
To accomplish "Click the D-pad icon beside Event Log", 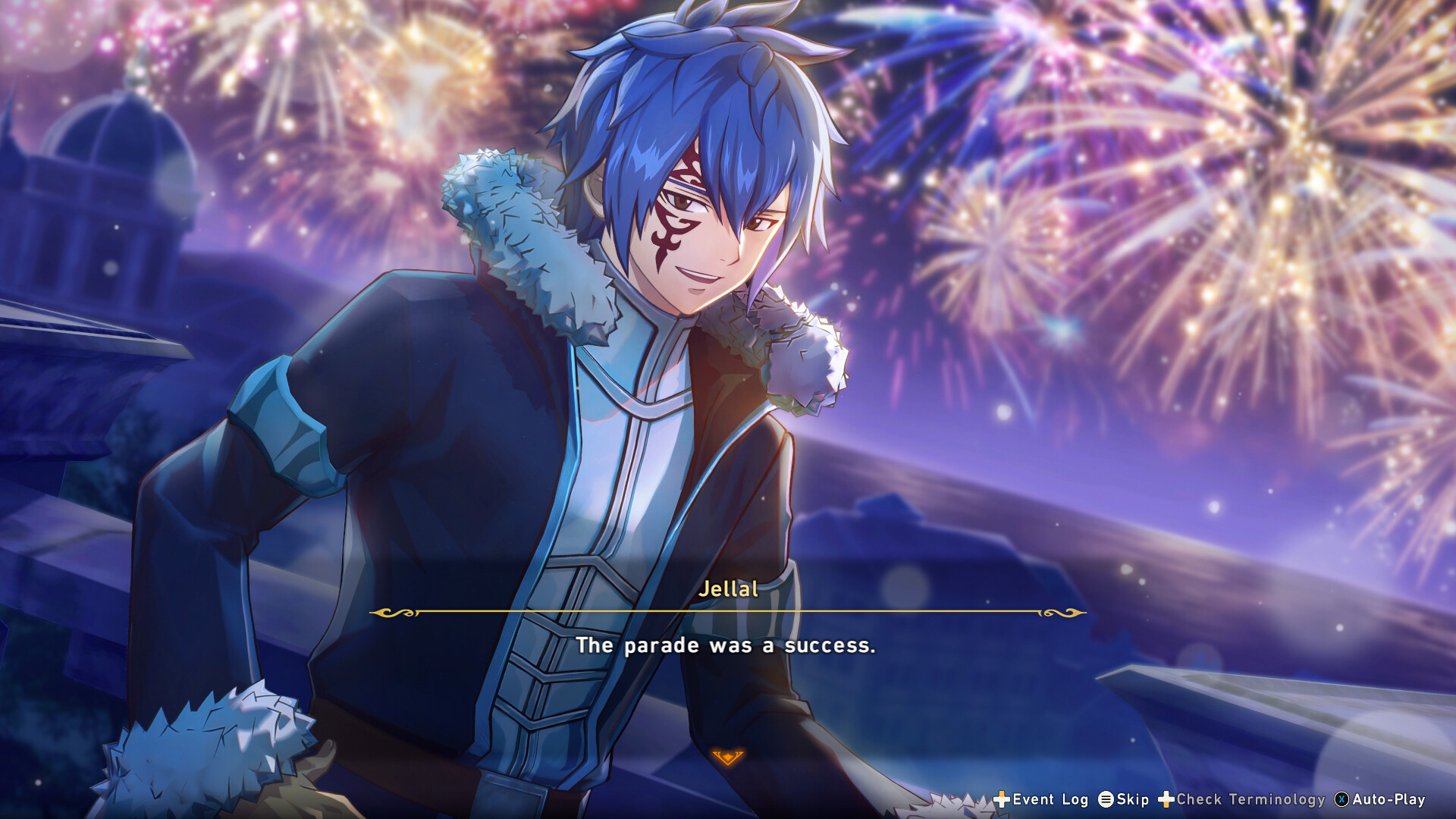I will point(1003,800).
